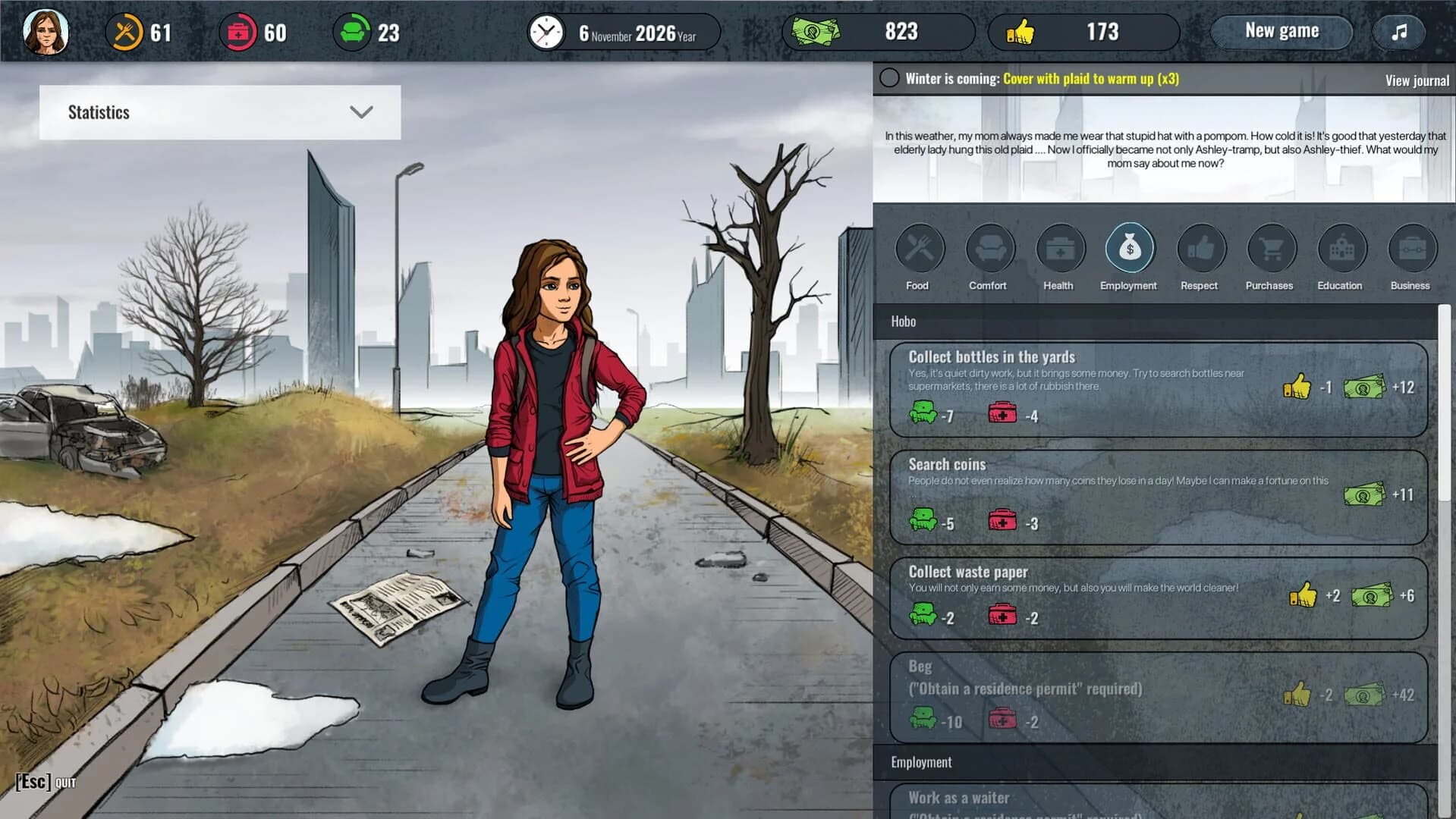This screenshot has height=819, width=1456.
Task: Select the Comfort sofa icon
Action: 989,248
